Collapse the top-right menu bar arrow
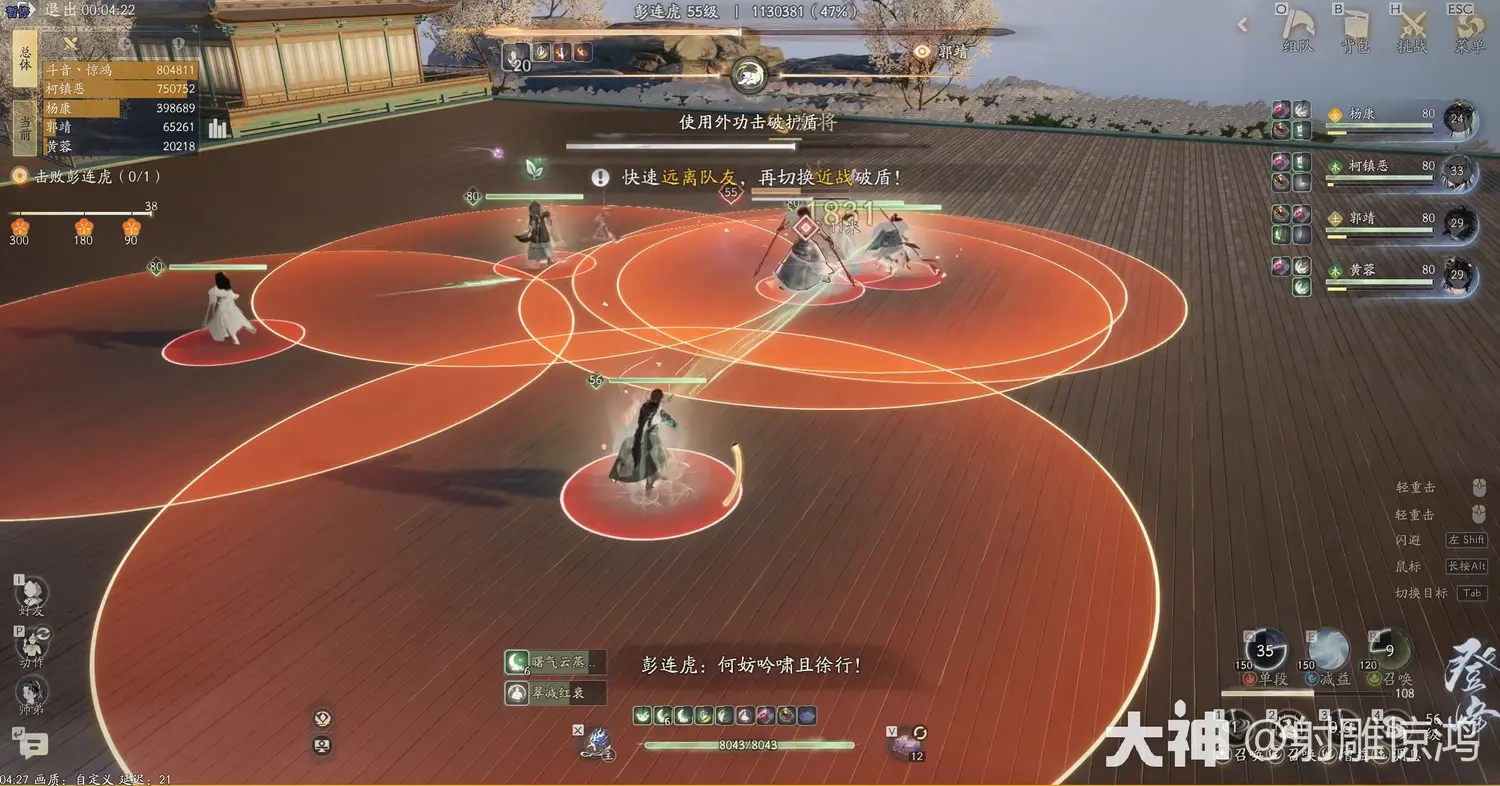Screen dimensions: 1500x786 click(1243, 26)
